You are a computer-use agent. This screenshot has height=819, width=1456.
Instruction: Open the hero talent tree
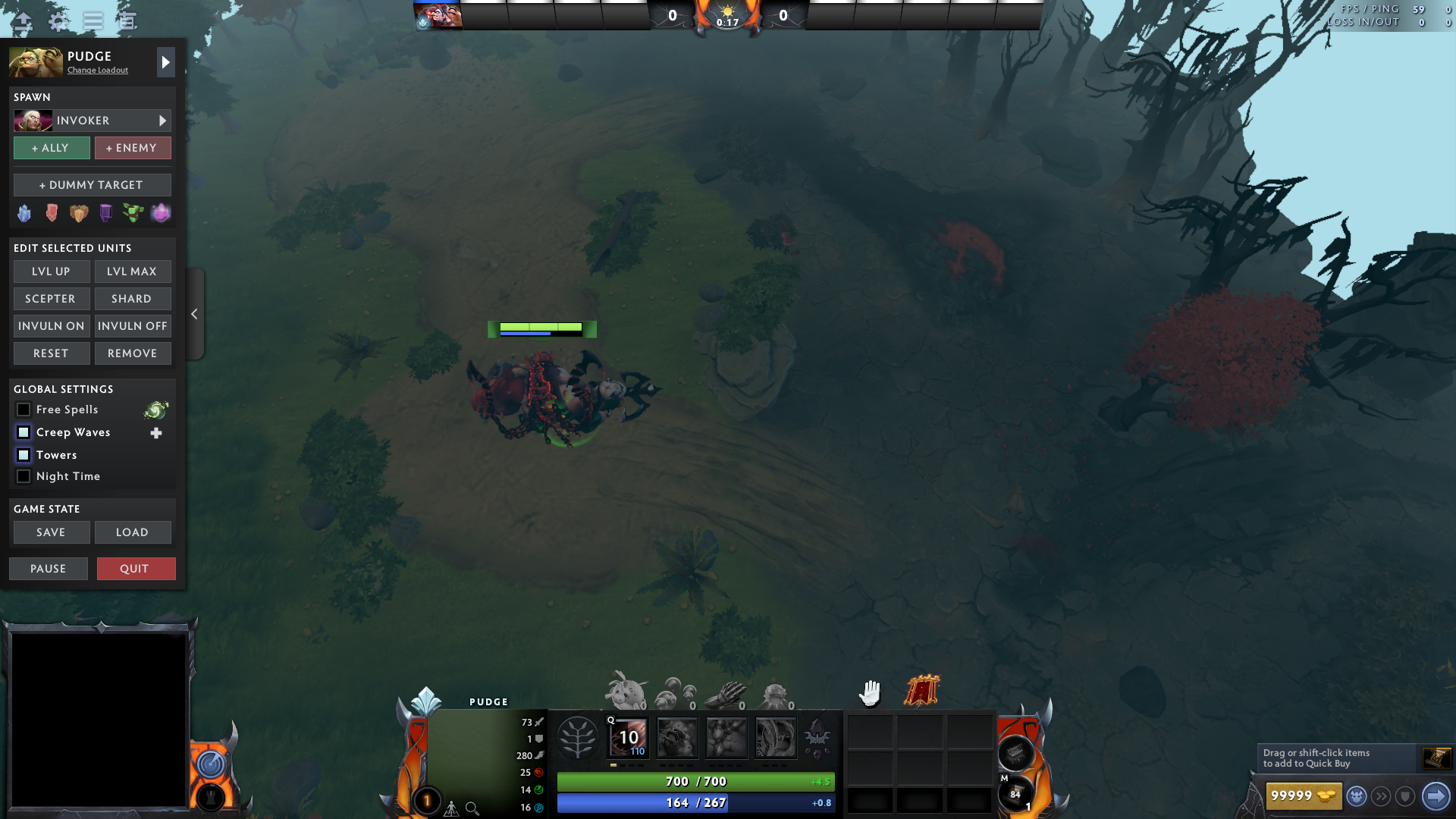(578, 736)
